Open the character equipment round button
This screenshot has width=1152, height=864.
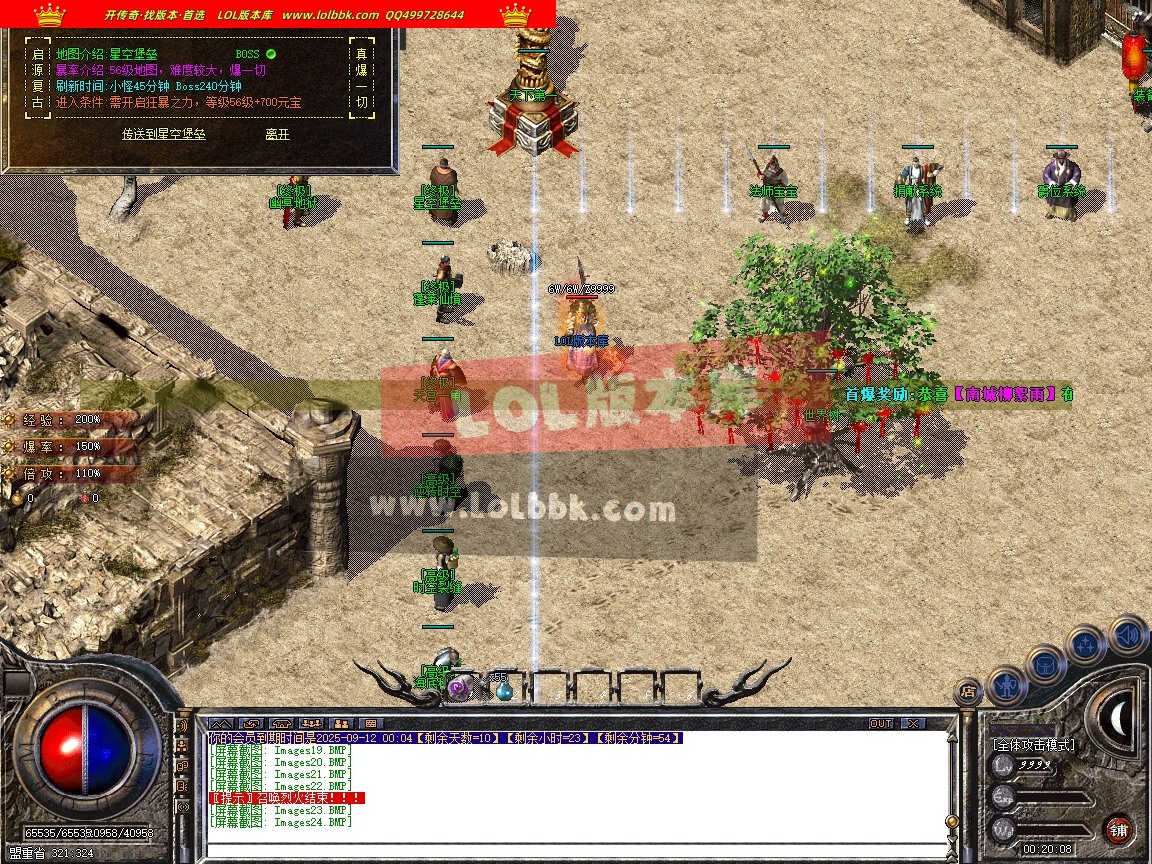coord(1005,685)
